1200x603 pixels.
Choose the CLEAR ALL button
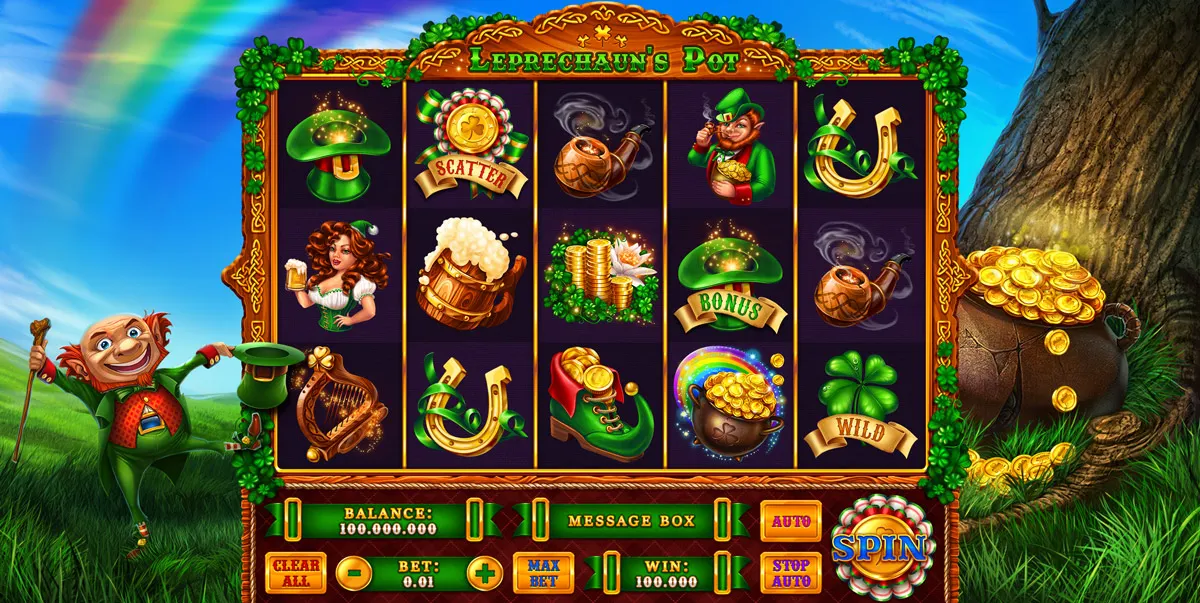pyautogui.click(x=295, y=573)
